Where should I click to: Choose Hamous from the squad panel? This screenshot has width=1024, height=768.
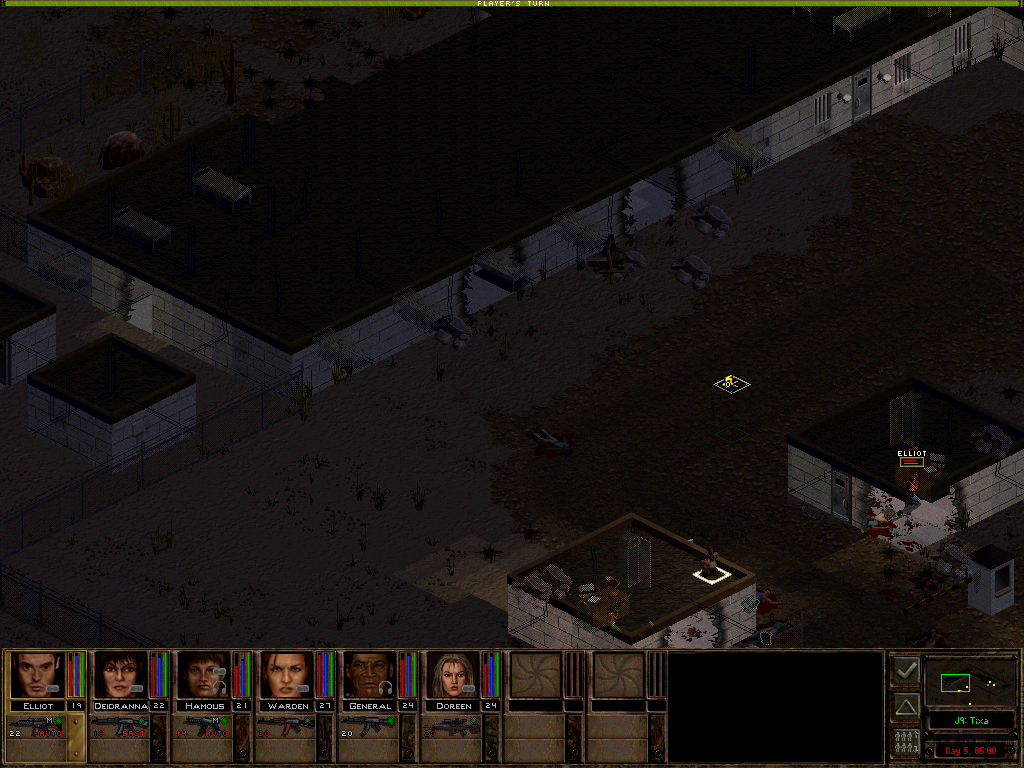pos(203,675)
